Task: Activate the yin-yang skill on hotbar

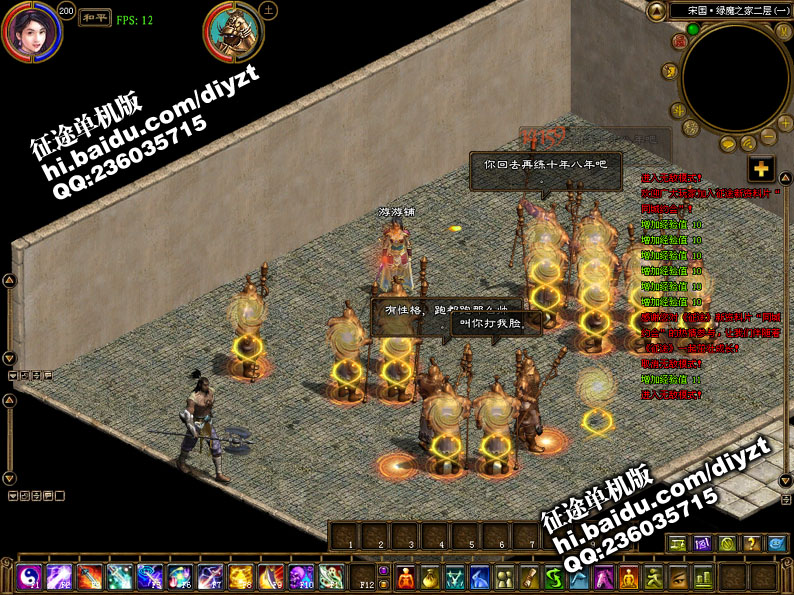Action: click(x=28, y=577)
